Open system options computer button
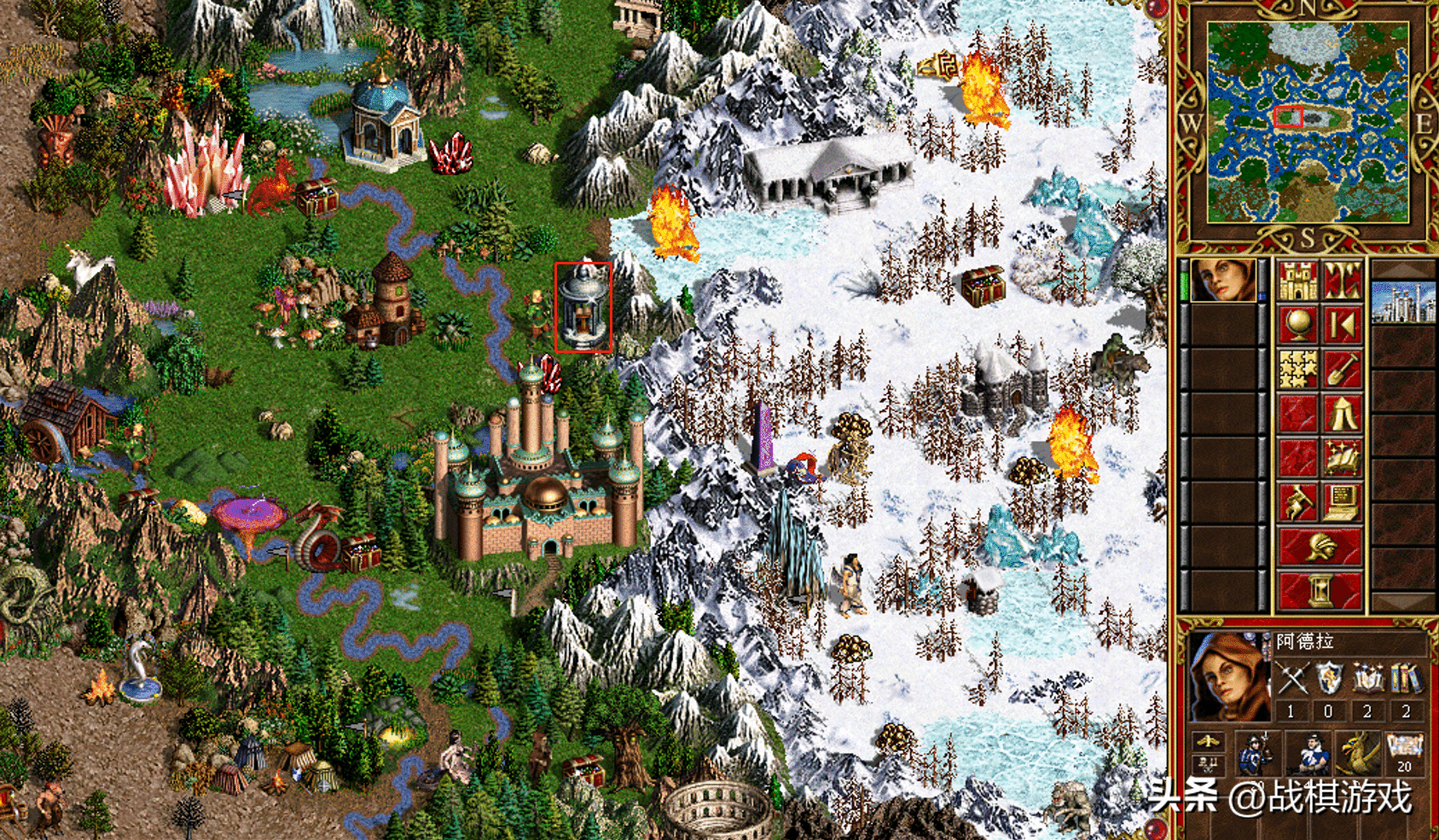The height and width of the screenshot is (840, 1439). coord(1342,502)
